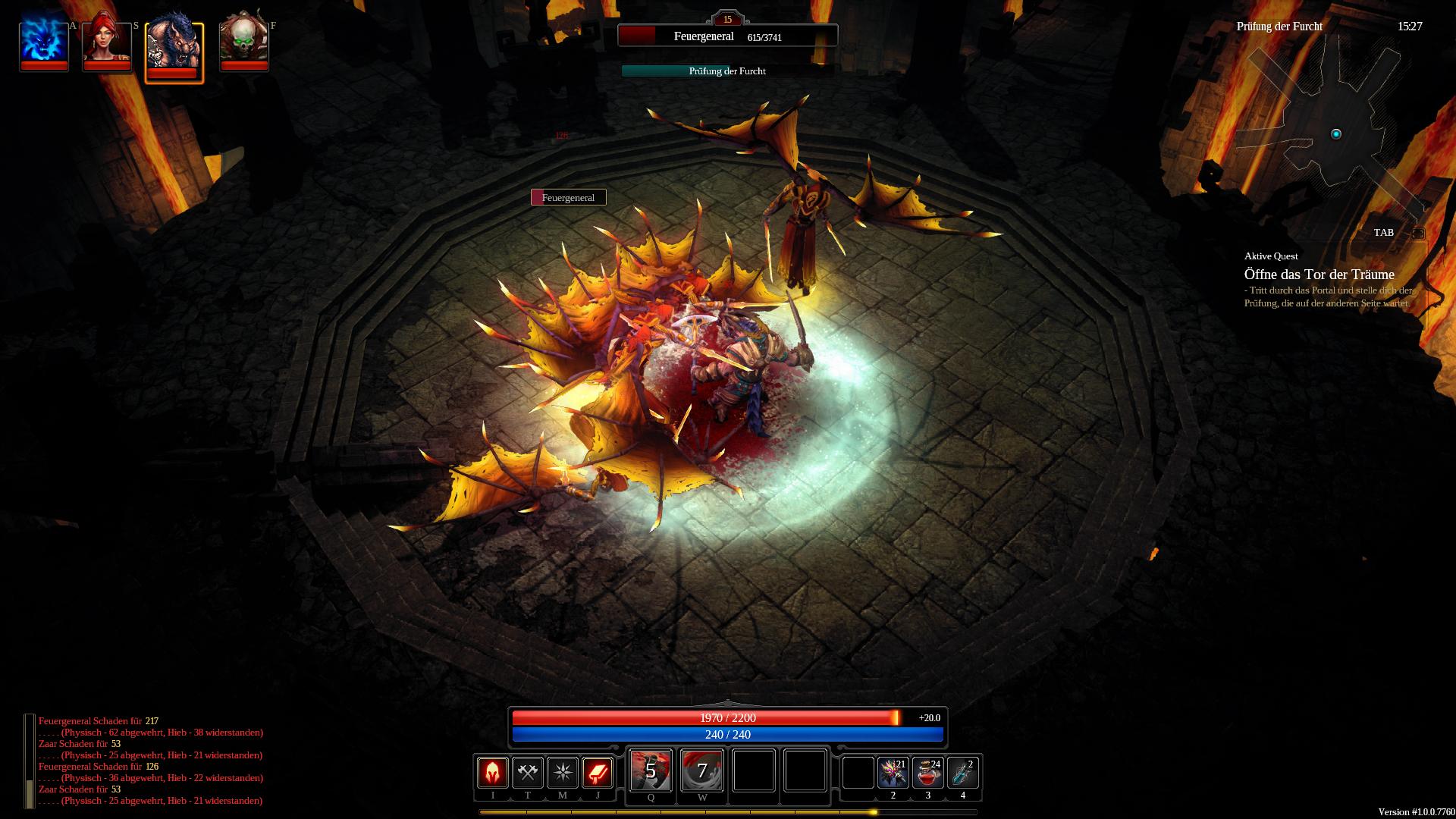The image size is (1456, 819).
Task: Click the combat log scrollbar
Action: (30, 761)
